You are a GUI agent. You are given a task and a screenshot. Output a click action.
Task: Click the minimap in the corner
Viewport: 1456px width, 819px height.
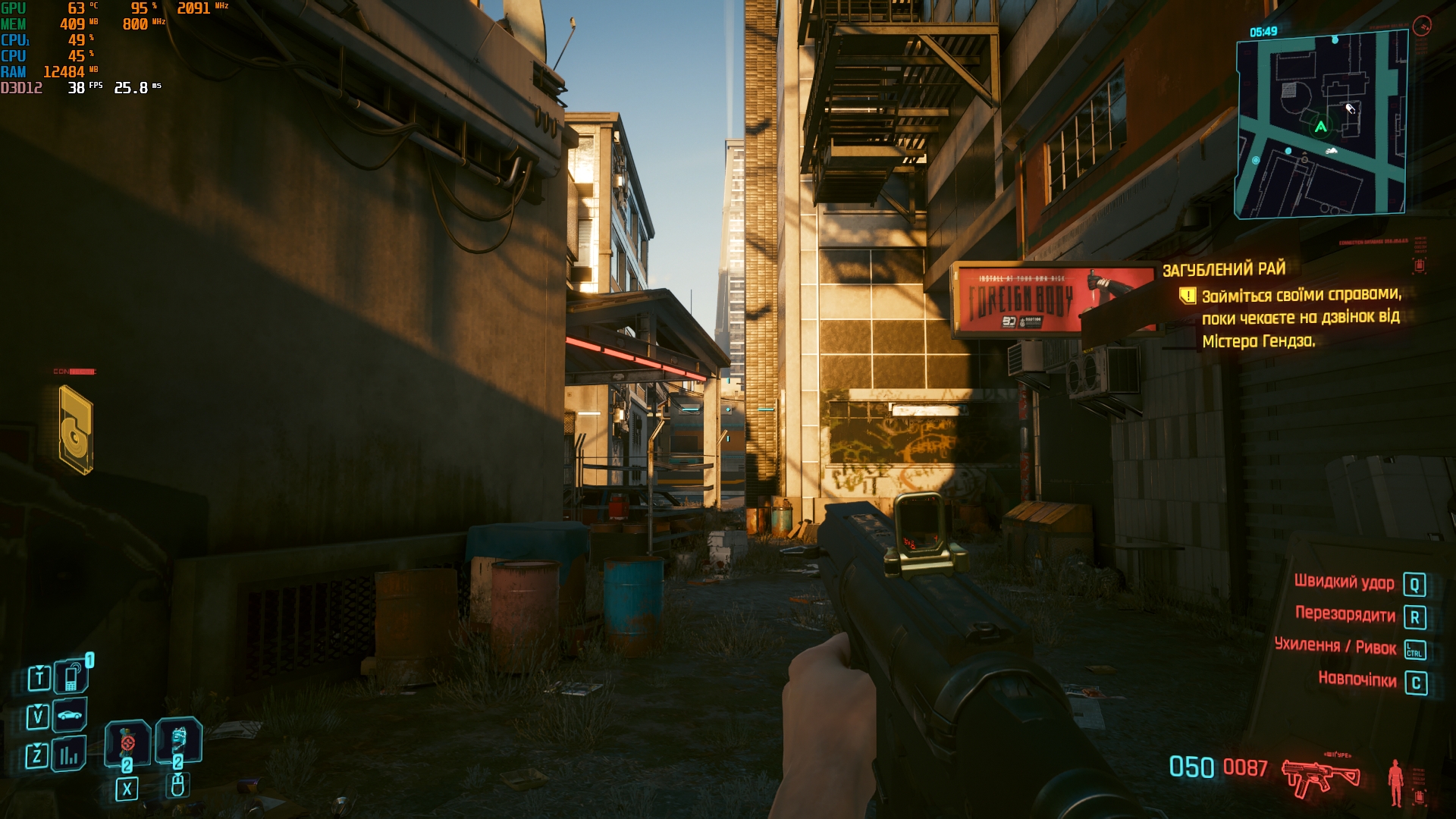coord(1321,126)
